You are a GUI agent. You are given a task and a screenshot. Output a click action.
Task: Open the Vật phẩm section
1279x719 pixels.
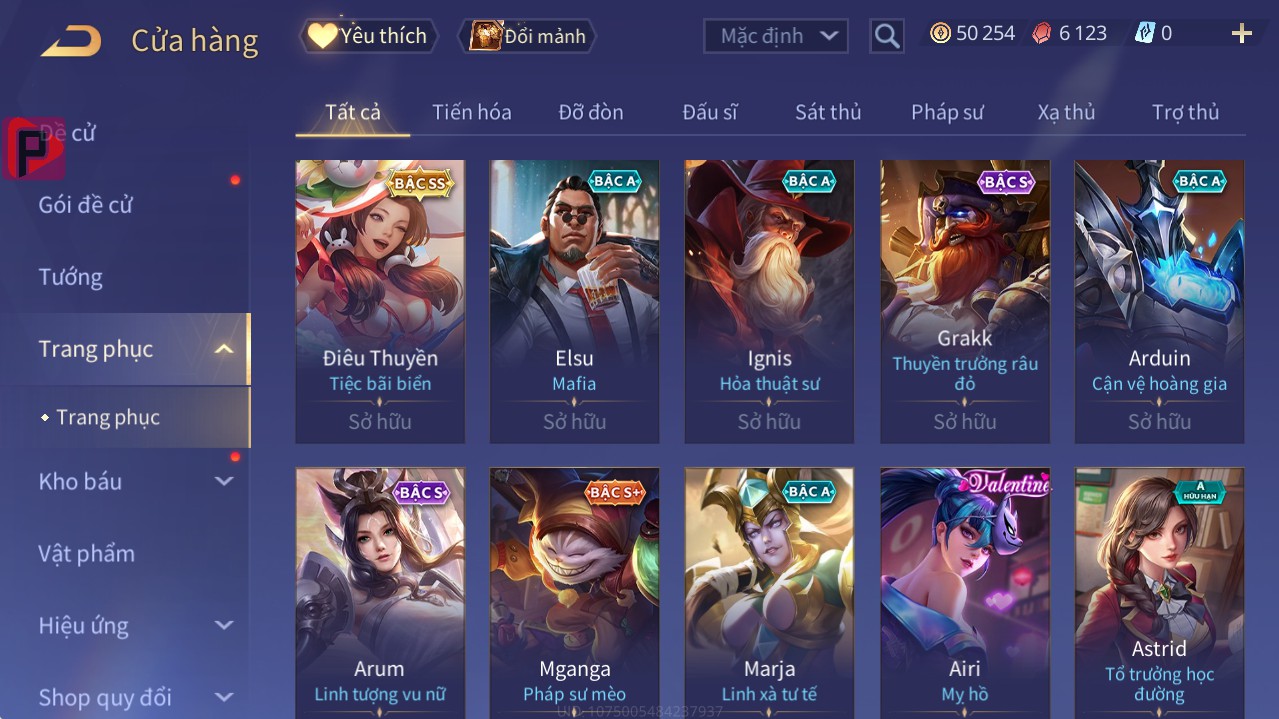point(86,553)
